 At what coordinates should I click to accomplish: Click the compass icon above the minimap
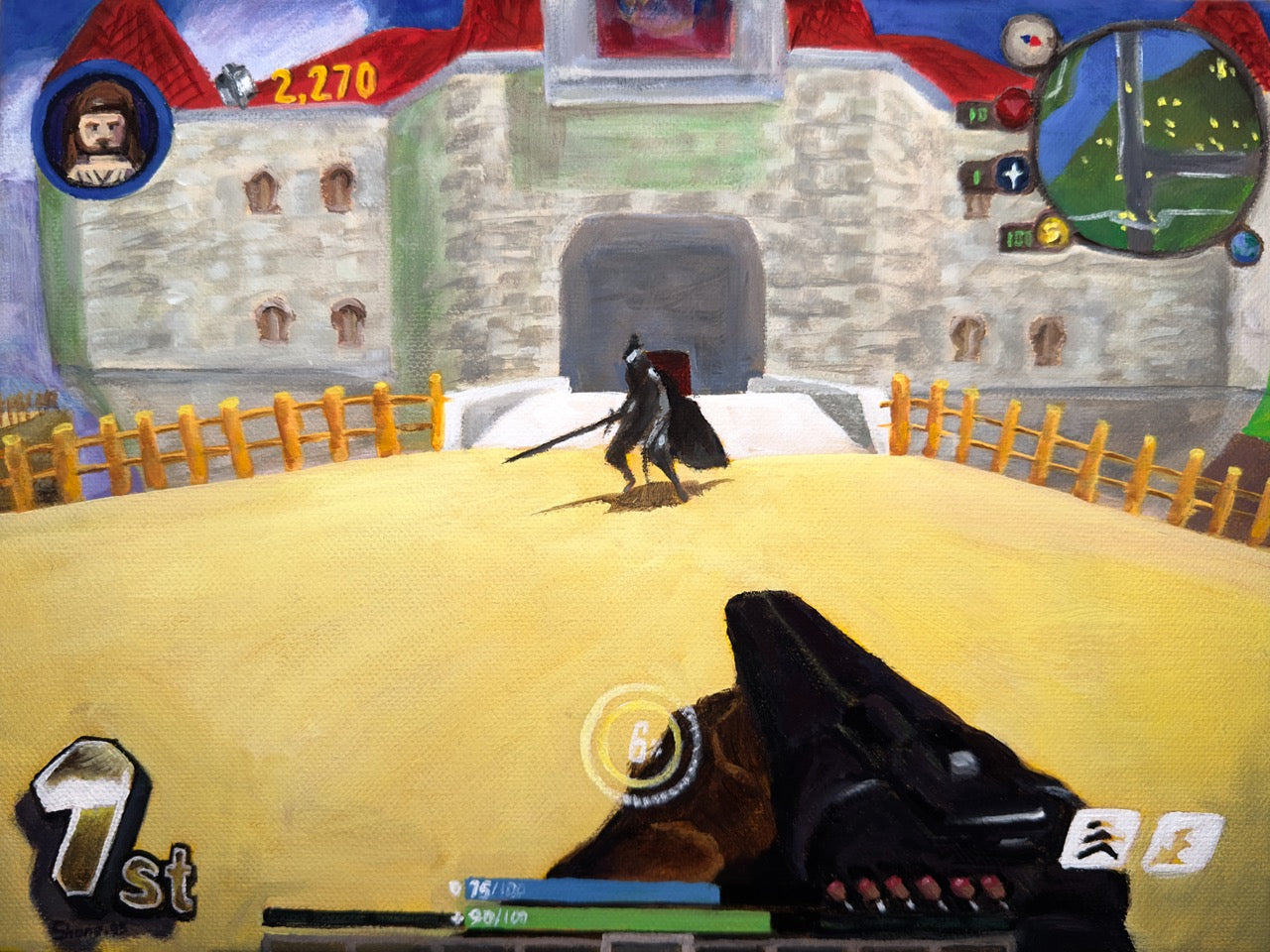pos(1028,39)
